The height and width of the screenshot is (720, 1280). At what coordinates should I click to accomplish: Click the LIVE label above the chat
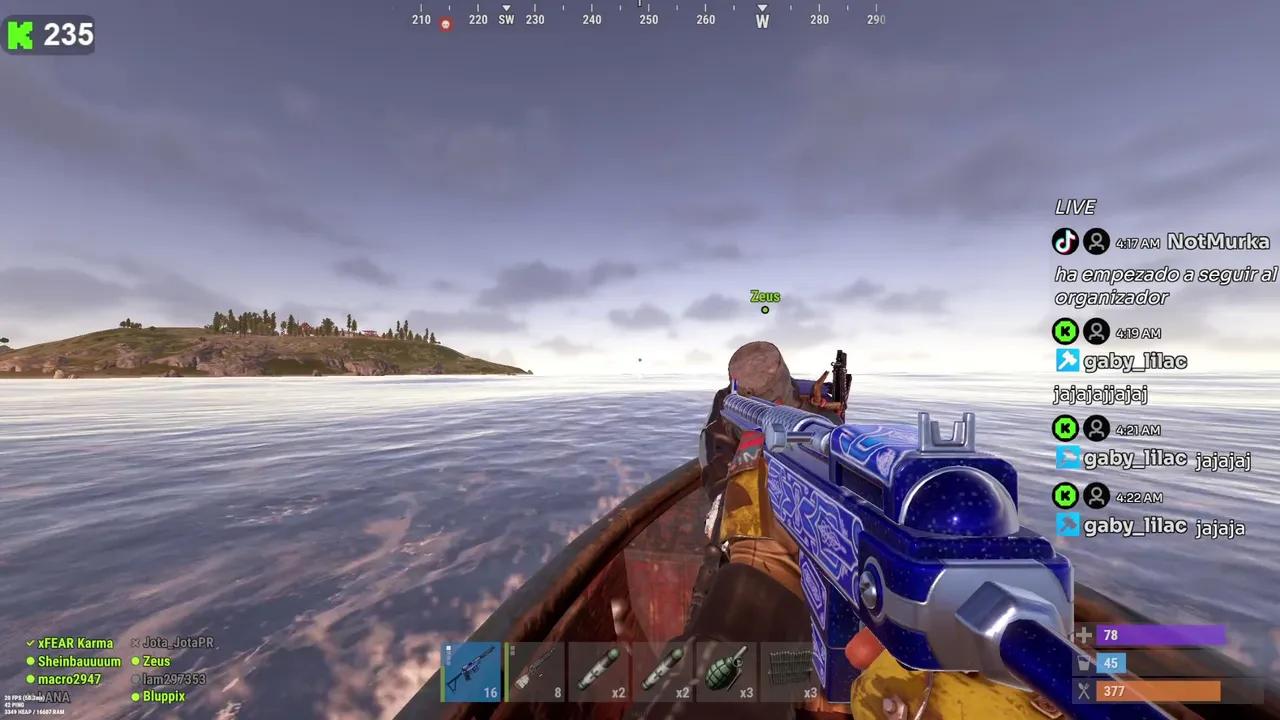[x=1075, y=207]
